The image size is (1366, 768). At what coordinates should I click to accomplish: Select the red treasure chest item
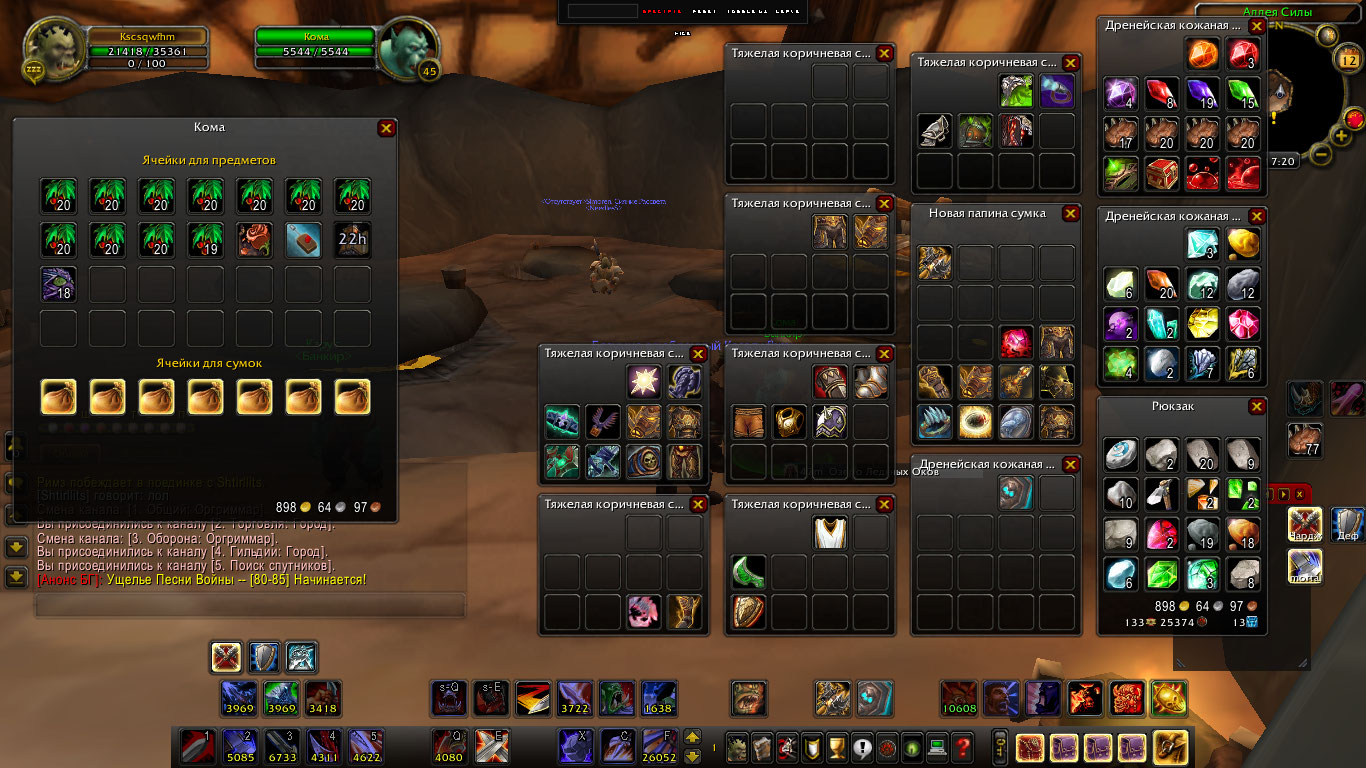pyautogui.click(x=1163, y=173)
